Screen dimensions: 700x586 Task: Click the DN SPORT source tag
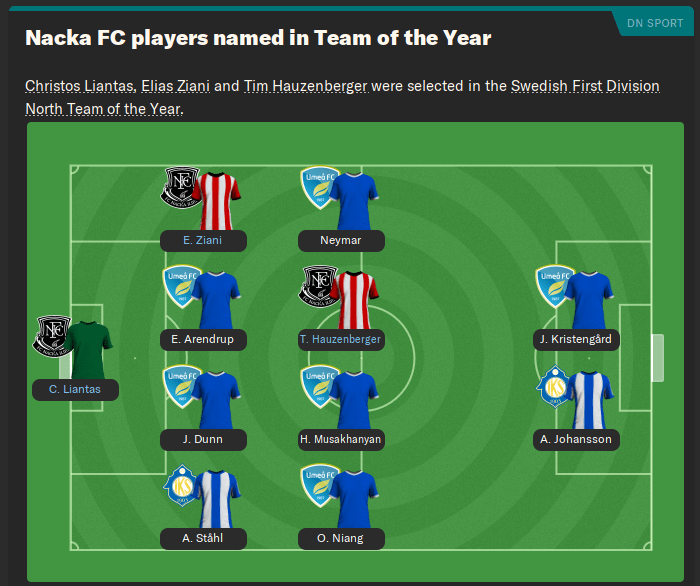coord(655,23)
